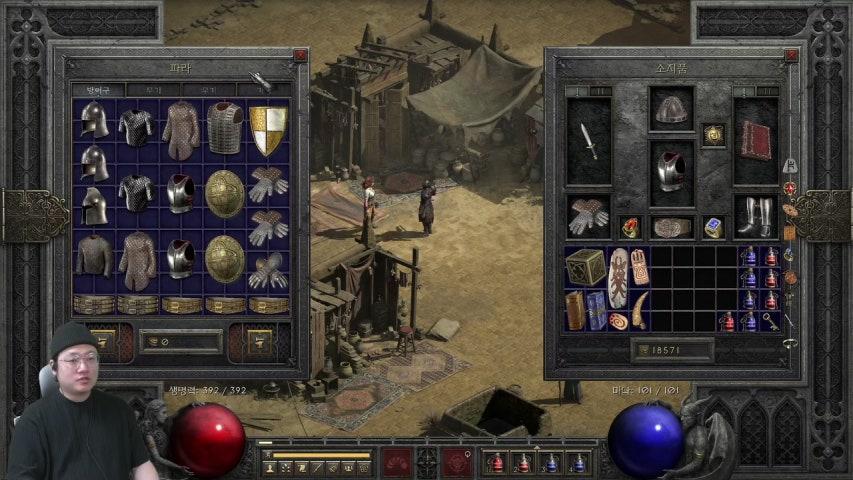Close the vendor trade window
The height and width of the screenshot is (480, 853).
(300, 56)
